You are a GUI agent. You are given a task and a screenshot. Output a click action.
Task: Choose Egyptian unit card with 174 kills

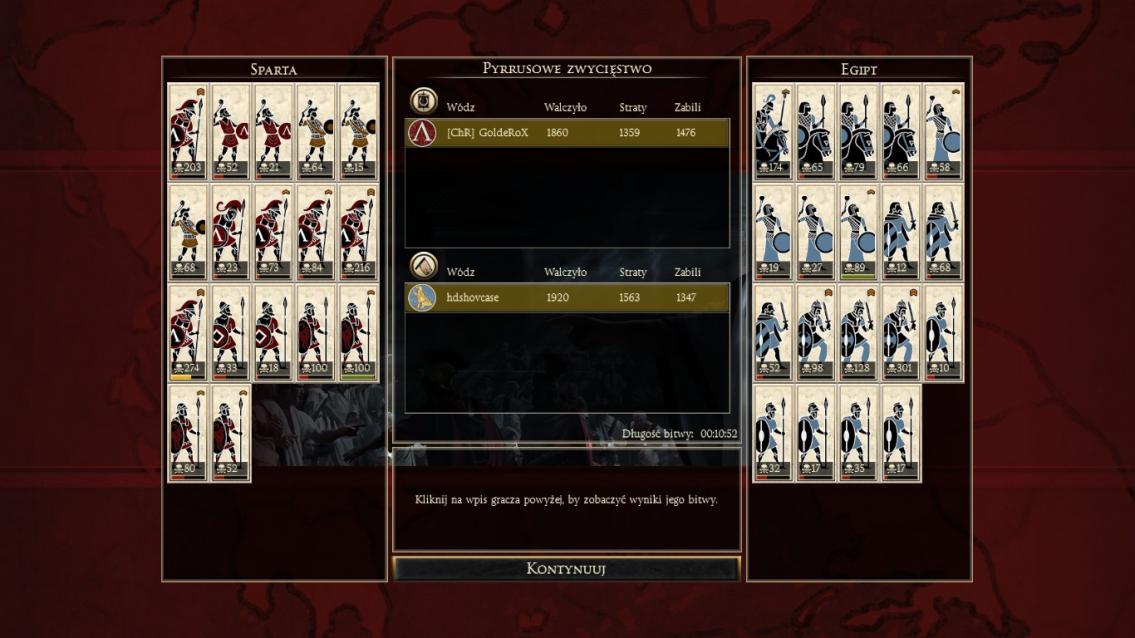point(774,131)
